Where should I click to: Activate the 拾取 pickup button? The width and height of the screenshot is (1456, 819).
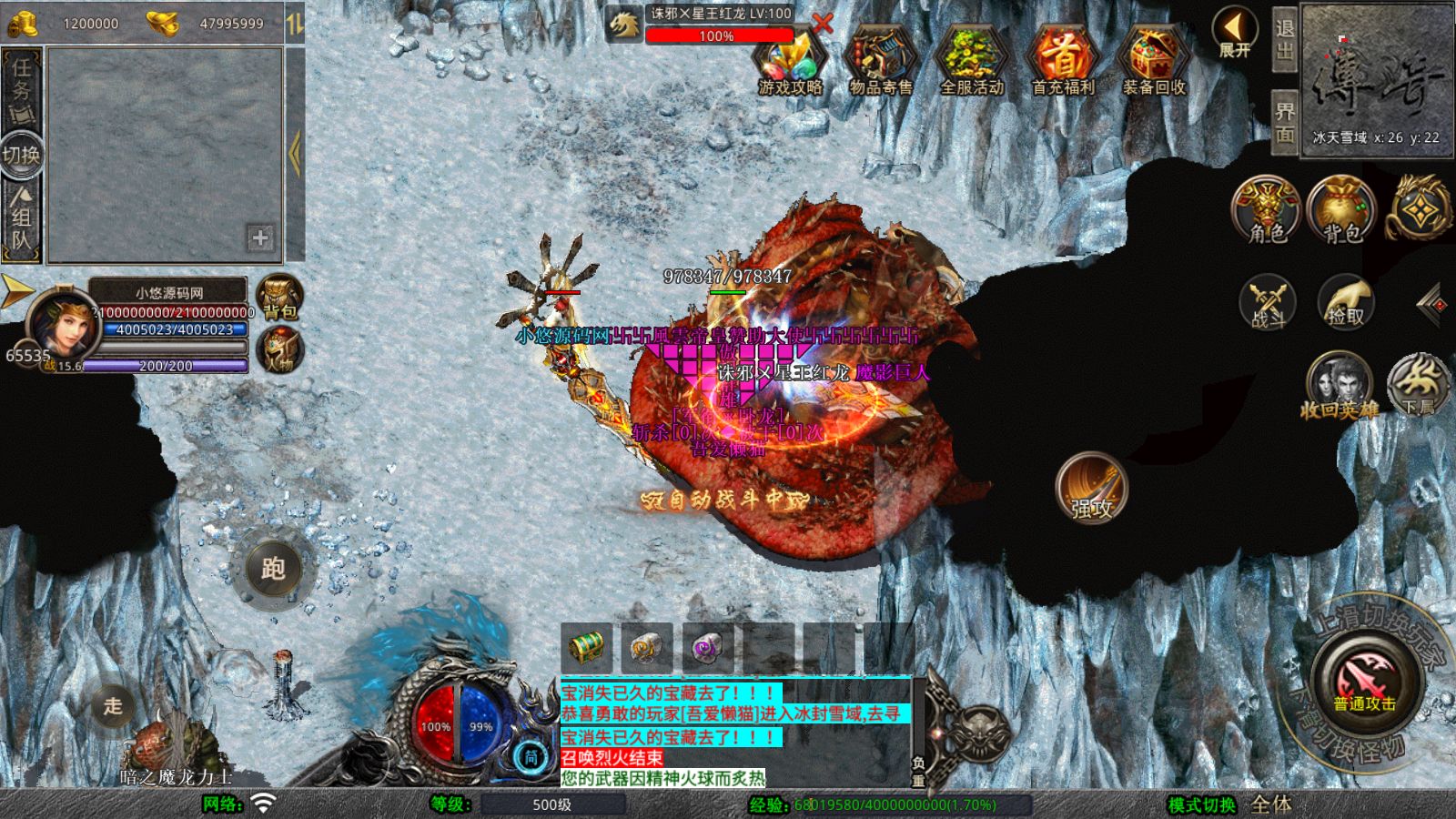click(x=1345, y=301)
